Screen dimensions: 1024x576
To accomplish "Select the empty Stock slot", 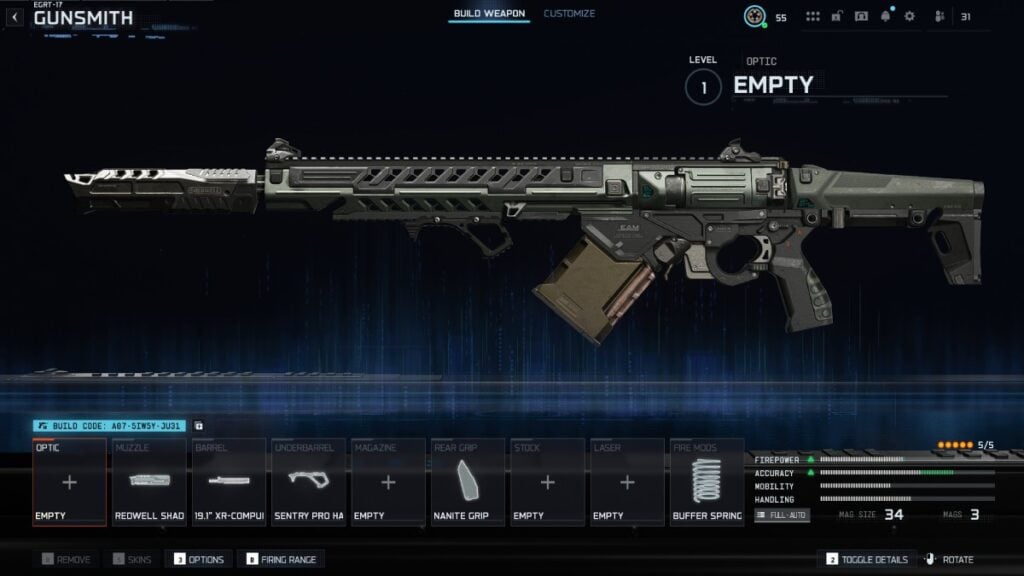I will coord(547,482).
